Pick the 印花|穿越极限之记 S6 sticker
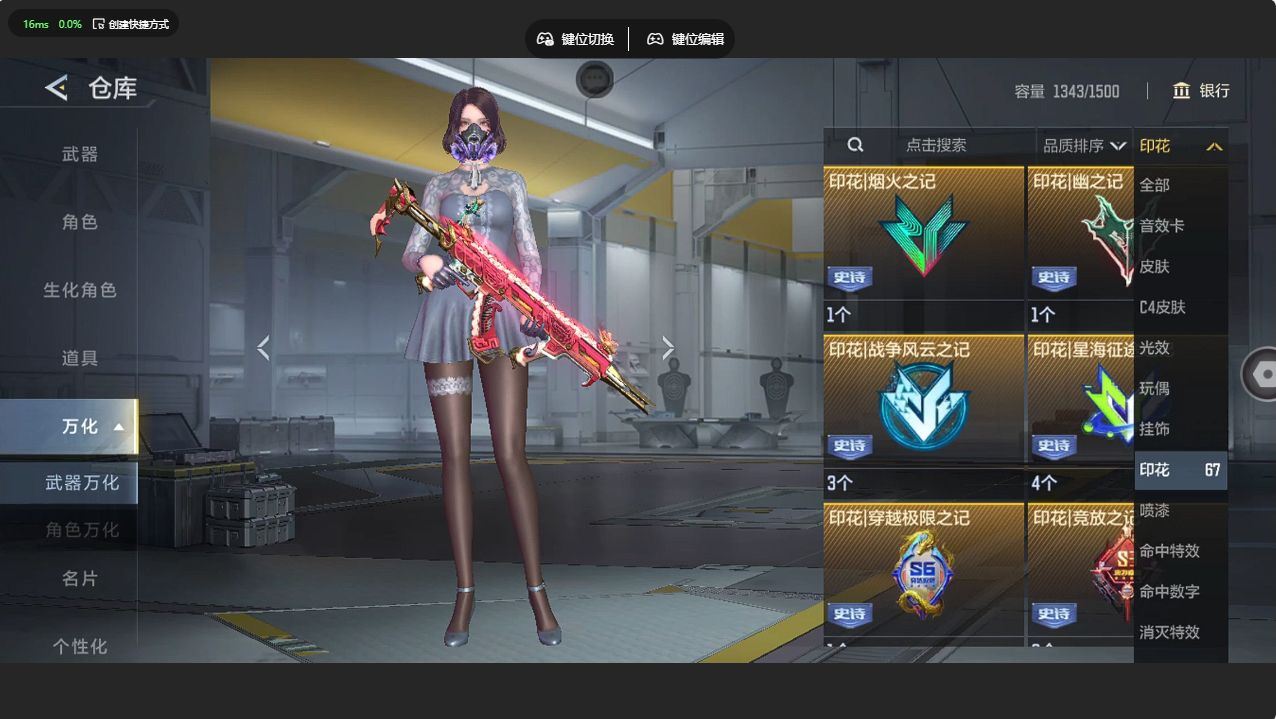Image resolution: width=1276 pixels, height=719 pixels. click(x=924, y=570)
